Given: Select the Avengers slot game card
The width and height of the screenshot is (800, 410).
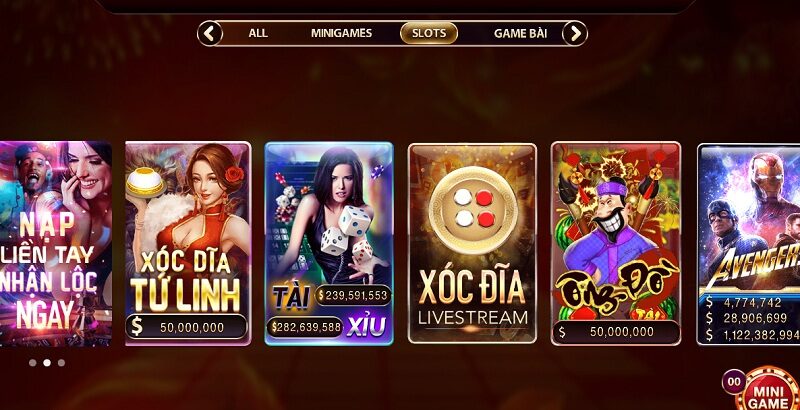Looking at the screenshot, I should click(749, 242).
